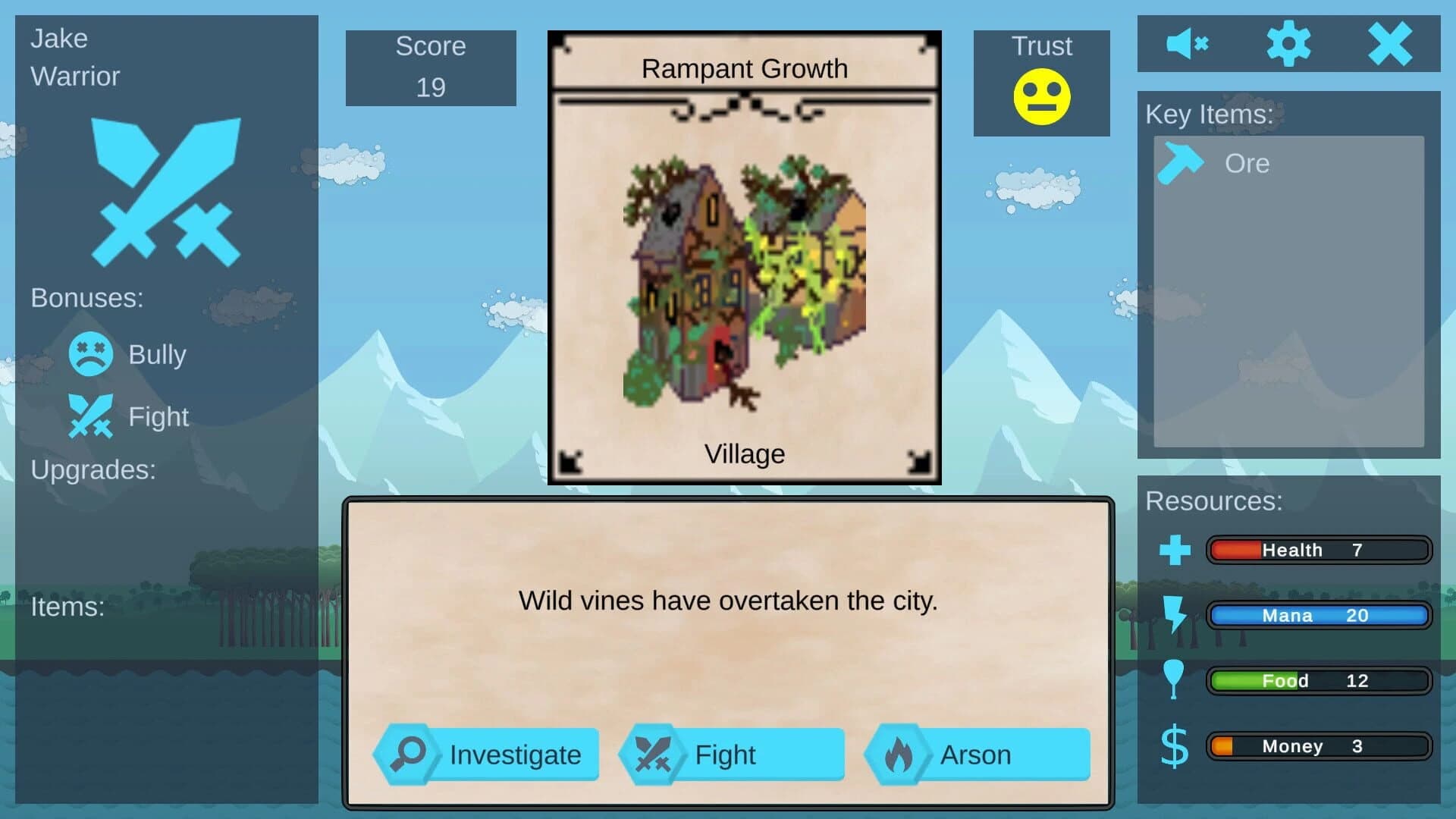The image size is (1456, 819).
Task: Click the Health resource bar
Action: [x=1319, y=550]
